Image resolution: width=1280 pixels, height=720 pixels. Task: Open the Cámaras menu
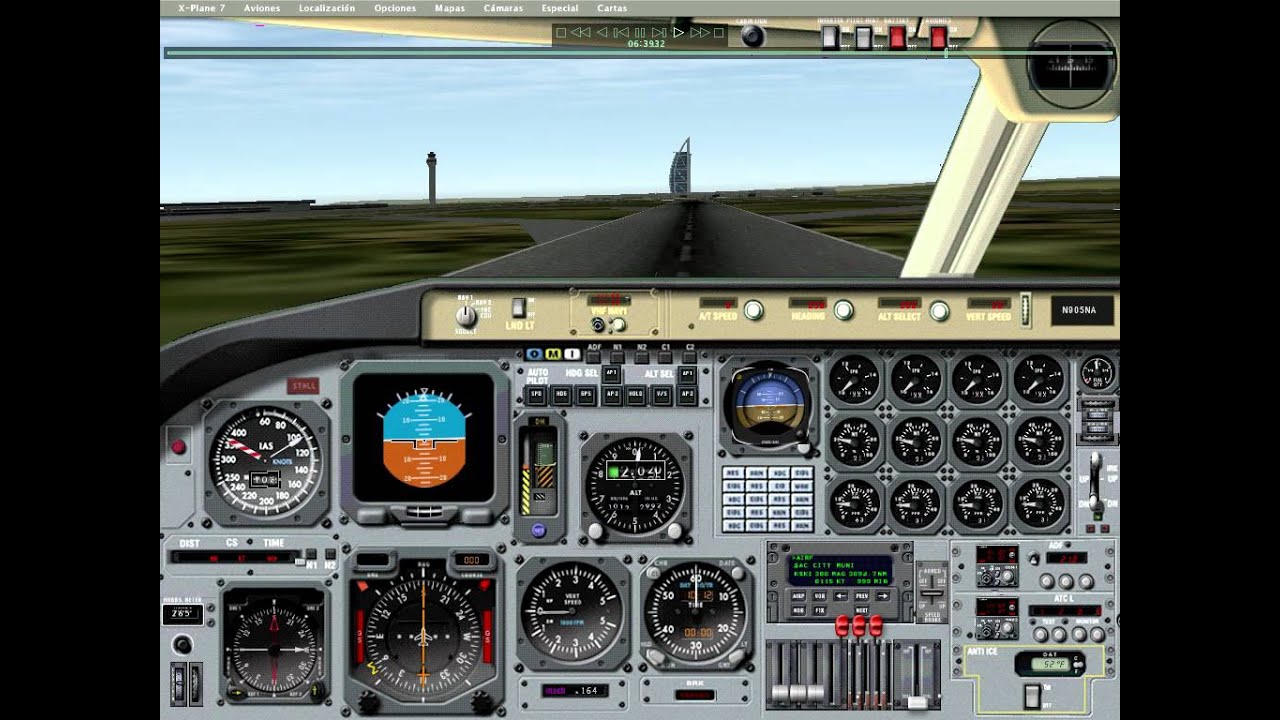504,7
